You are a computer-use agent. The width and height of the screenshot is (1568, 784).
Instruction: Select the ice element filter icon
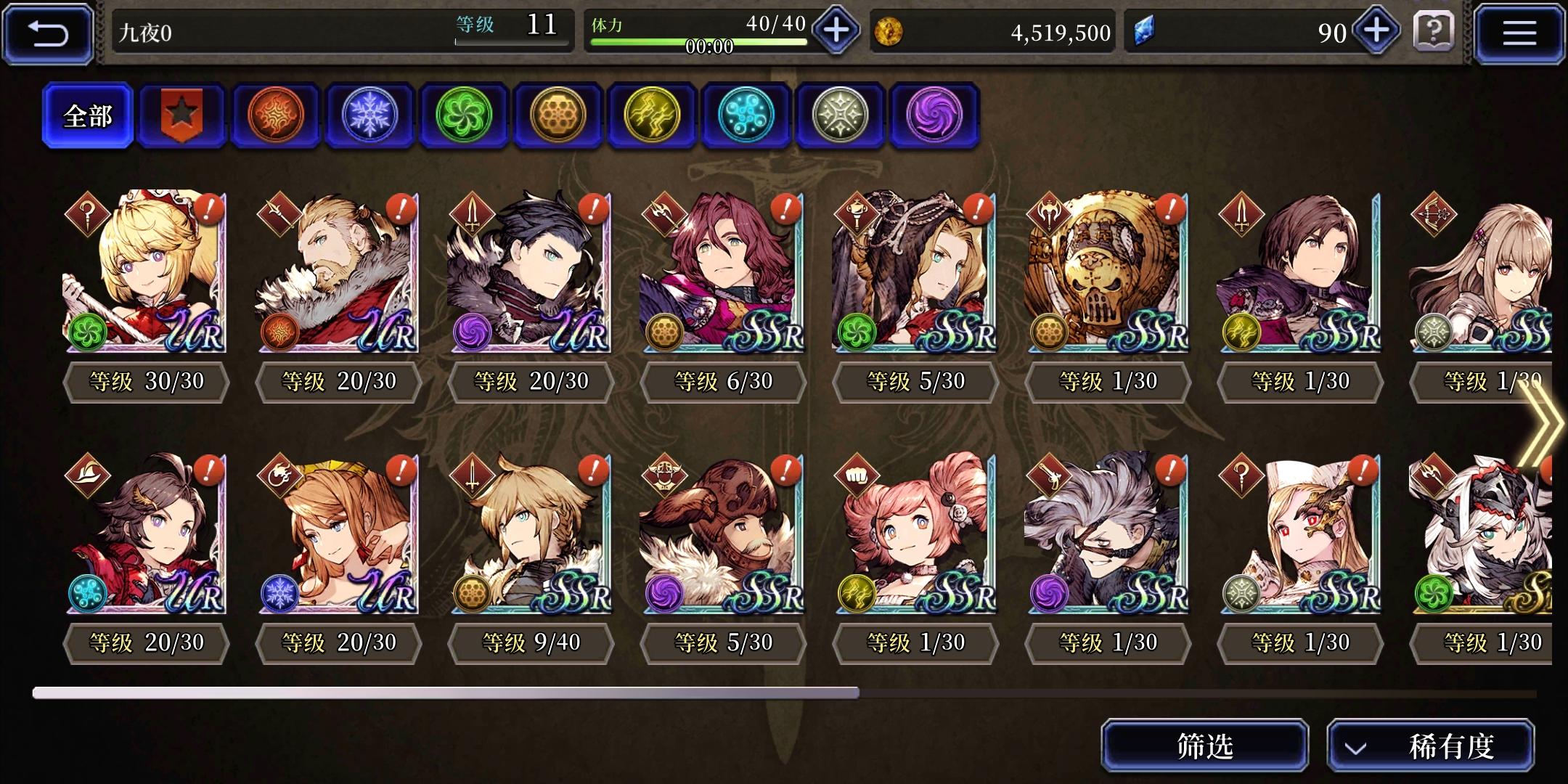tap(370, 116)
